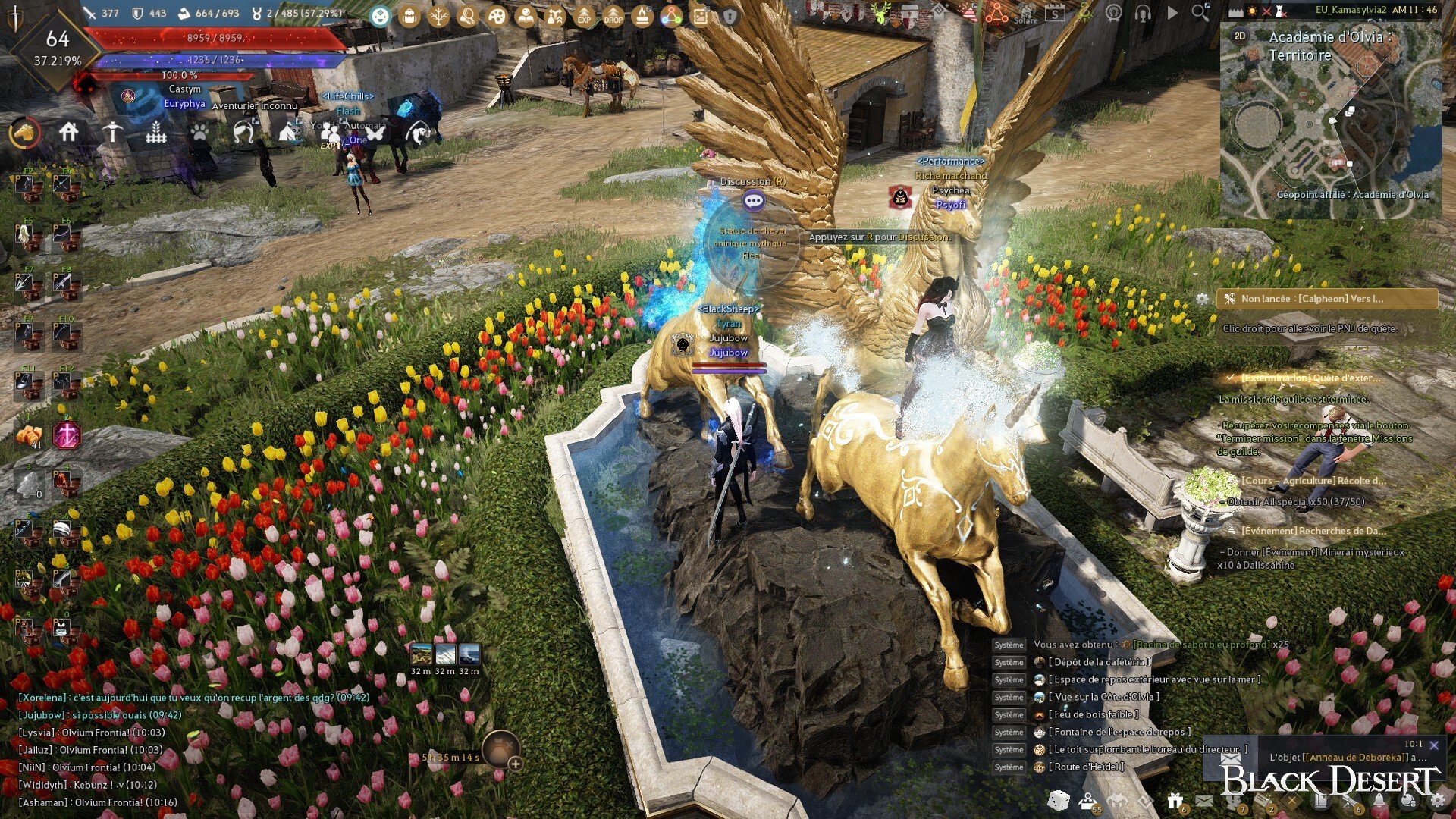The width and height of the screenshot is (1456, 819).
Task: Open the settings gear icon
Action: [1437, 800]
